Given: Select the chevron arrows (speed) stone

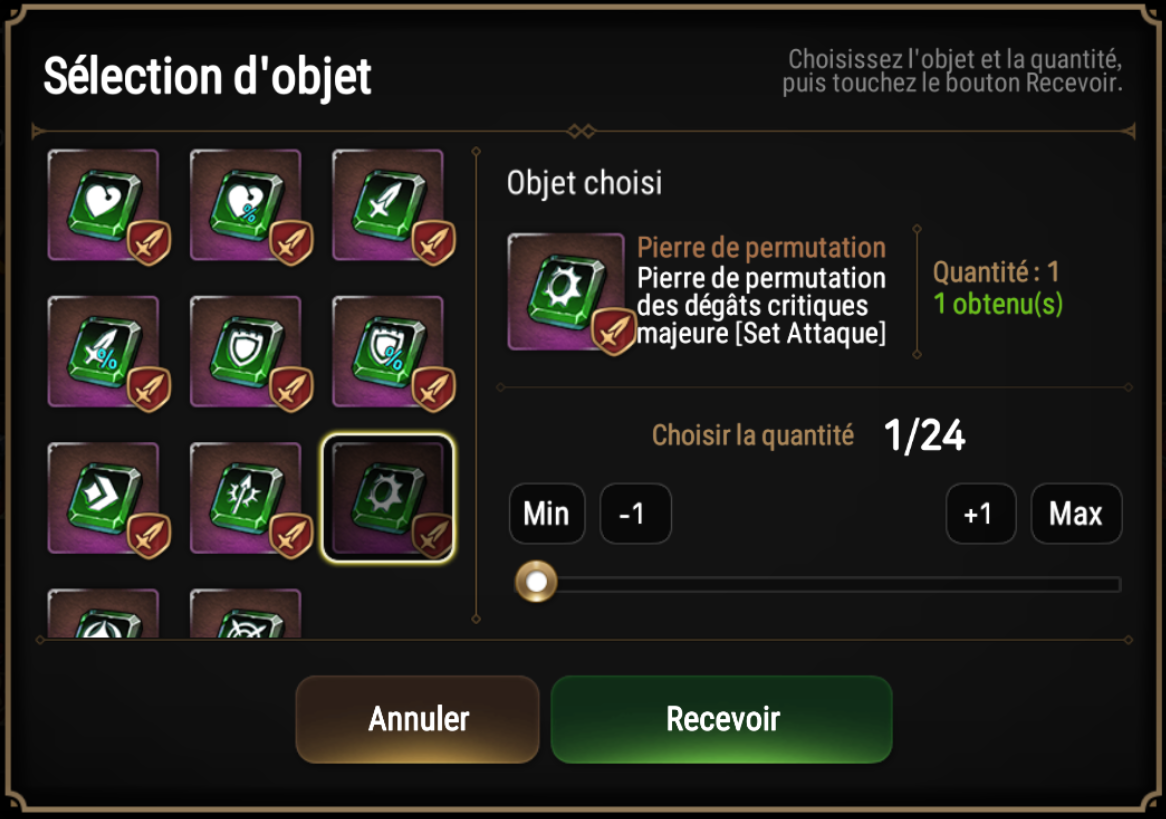Looking at the screenshot, I should (x=104, y=498).
